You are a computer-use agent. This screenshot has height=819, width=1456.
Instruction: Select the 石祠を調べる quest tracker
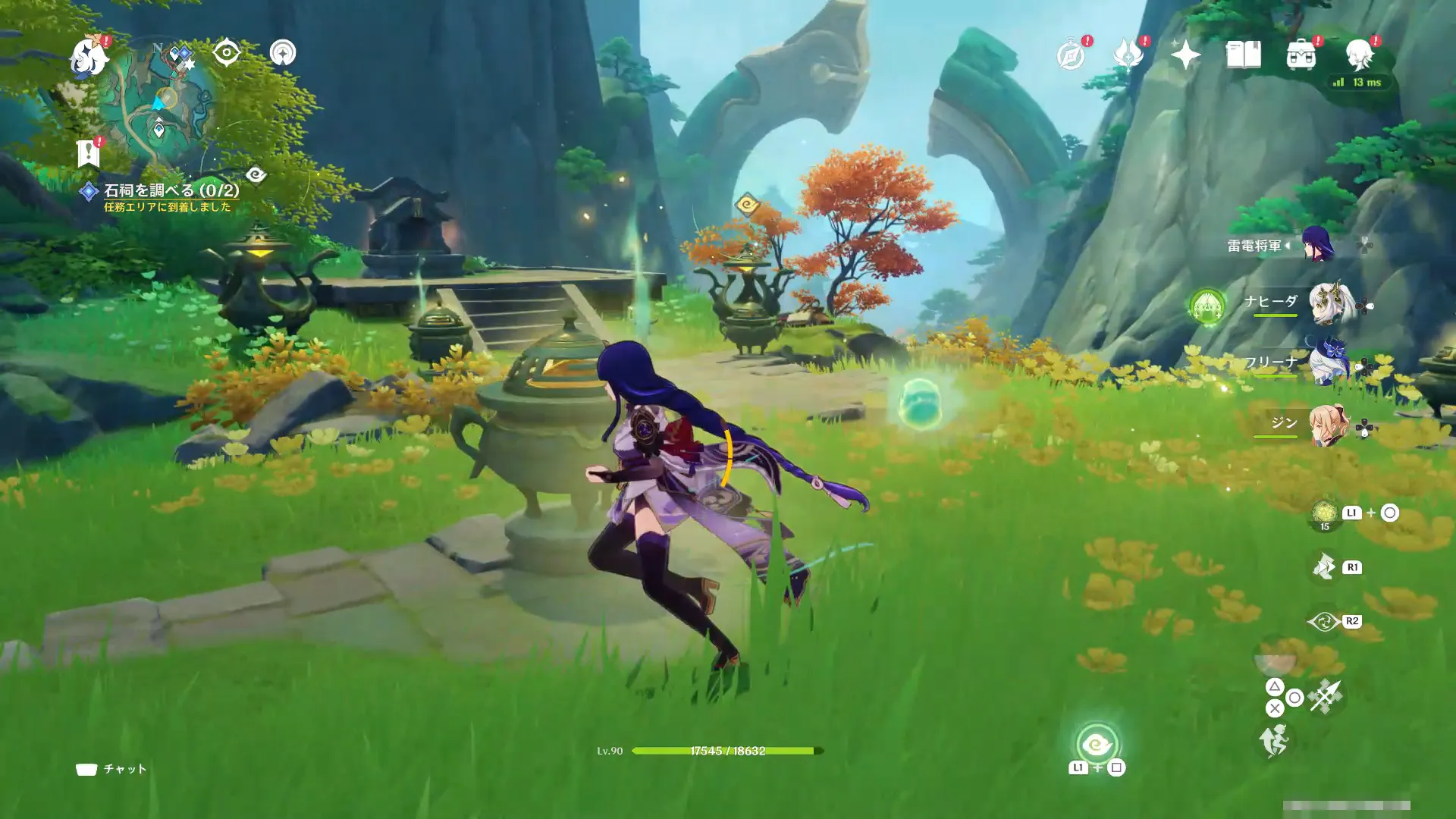[x=171, y=190]
